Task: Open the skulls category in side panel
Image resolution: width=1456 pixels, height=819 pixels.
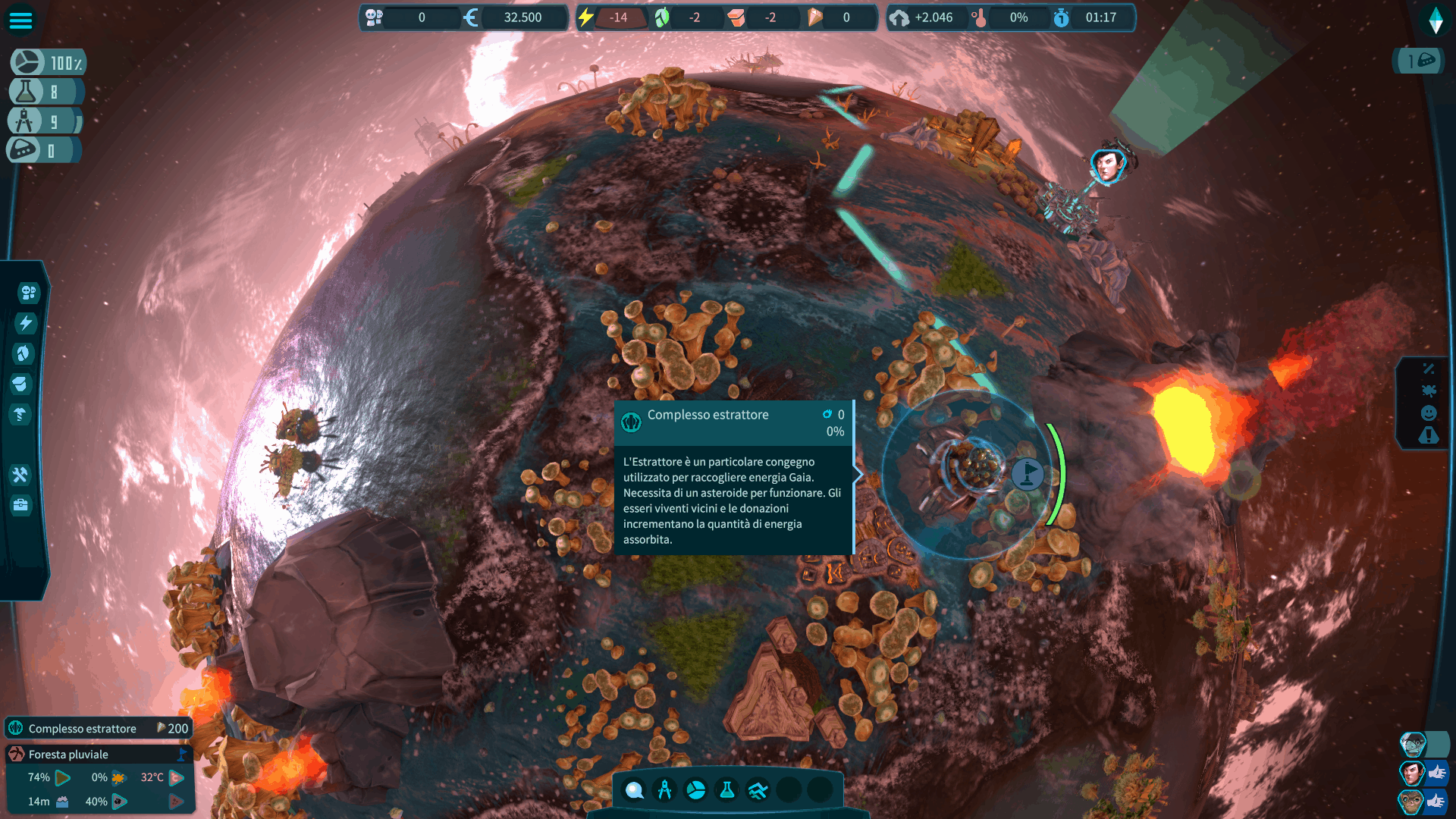Action: 28,293
